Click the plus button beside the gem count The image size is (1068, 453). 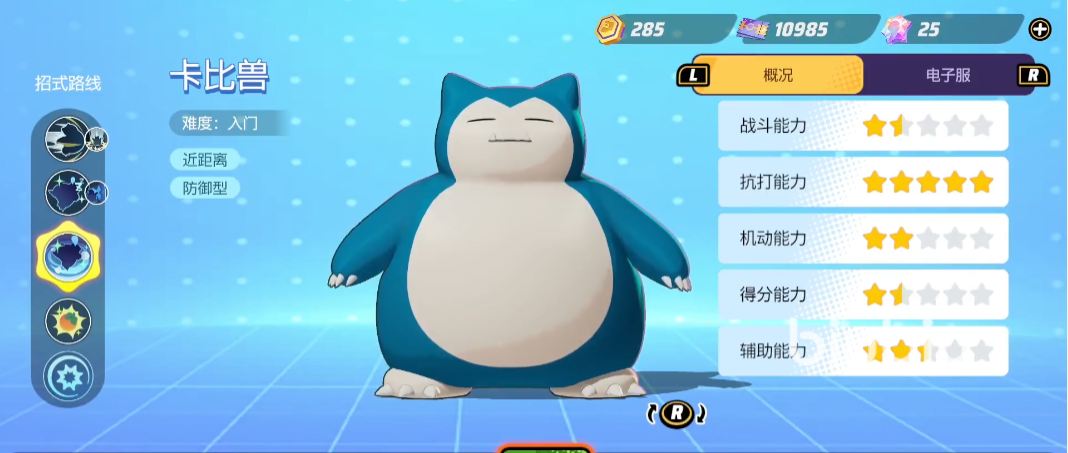(1040, 30)
